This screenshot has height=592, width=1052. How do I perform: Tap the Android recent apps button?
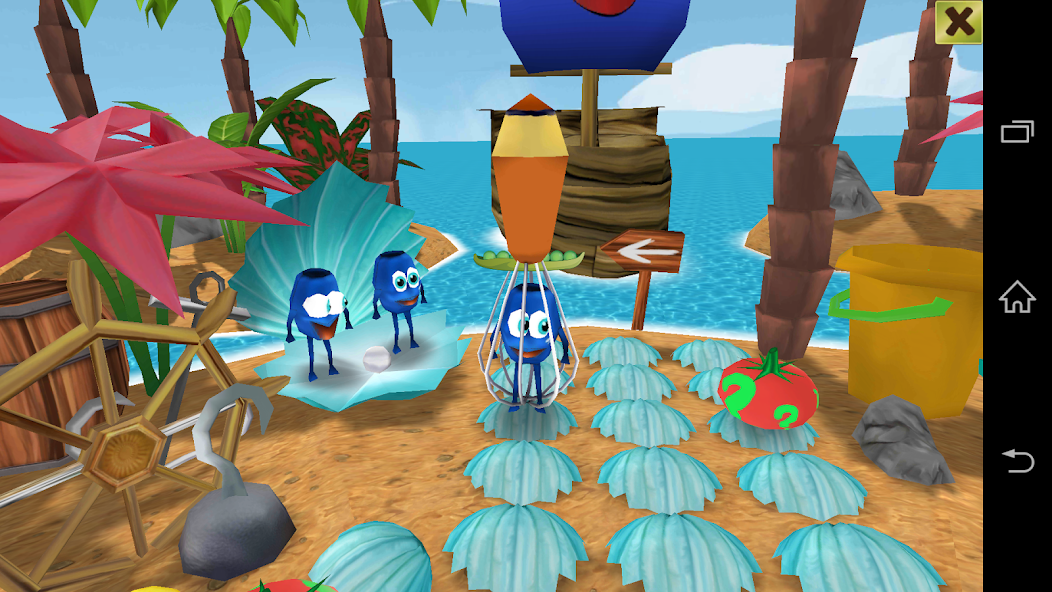(x=1017, y=131)
